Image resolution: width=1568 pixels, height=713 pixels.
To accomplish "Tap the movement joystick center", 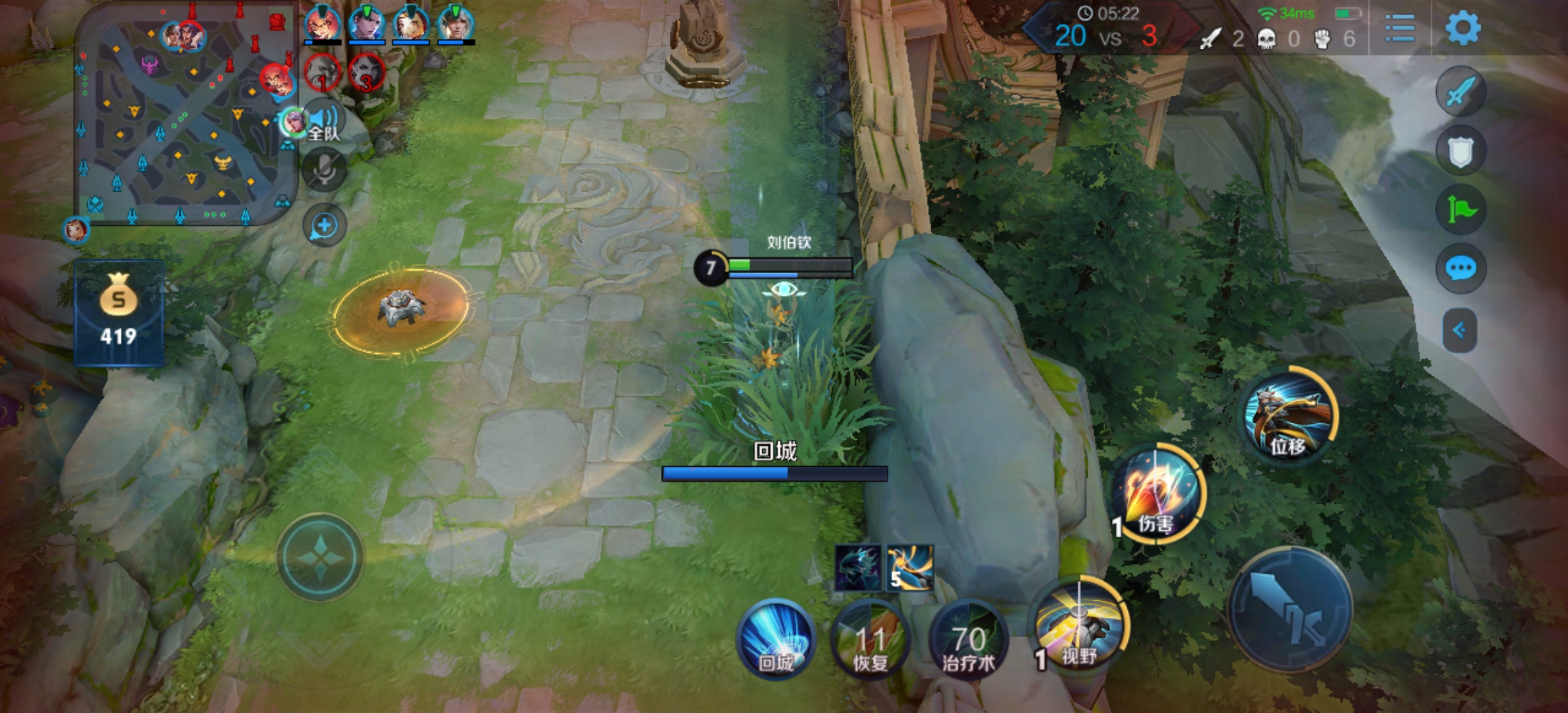I will (320, 558).
